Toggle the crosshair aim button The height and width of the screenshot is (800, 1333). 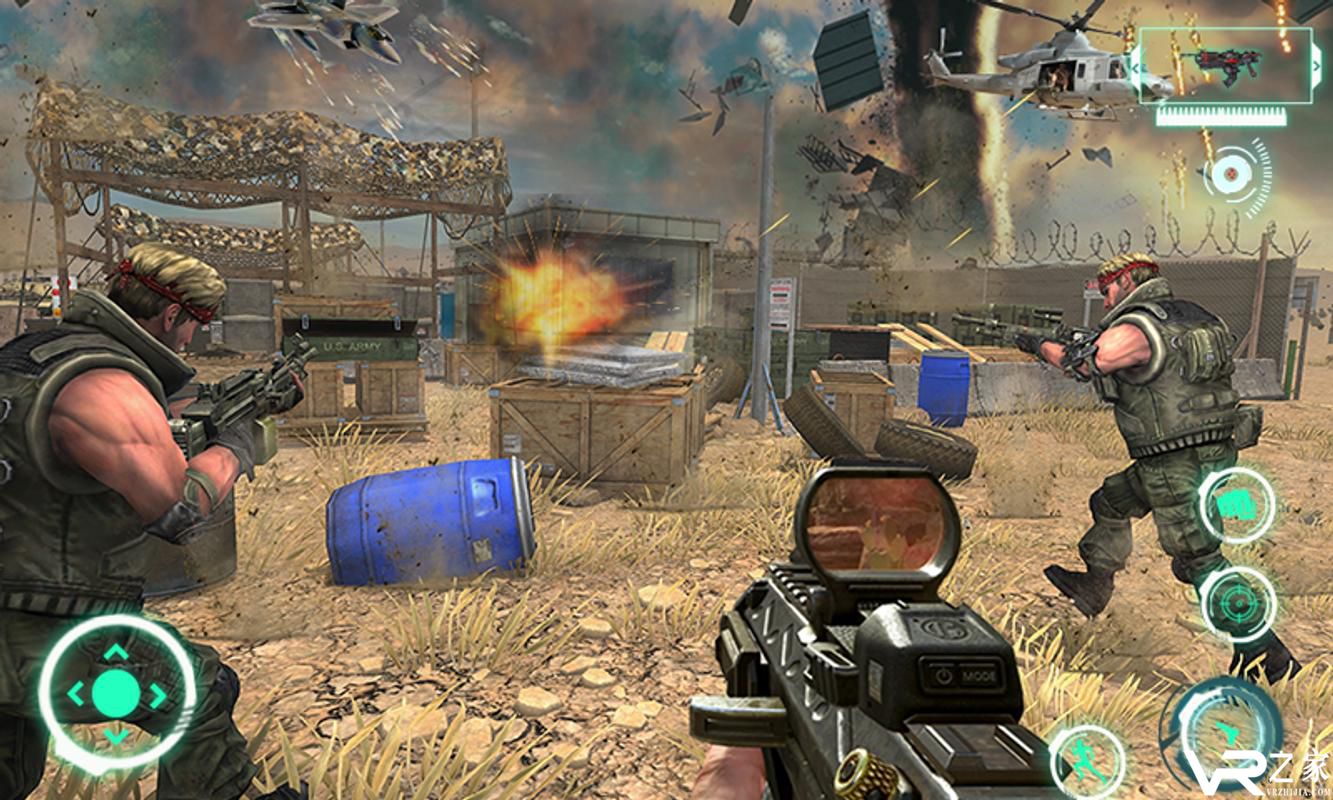pyautogui.click(x=1238, y=605)
